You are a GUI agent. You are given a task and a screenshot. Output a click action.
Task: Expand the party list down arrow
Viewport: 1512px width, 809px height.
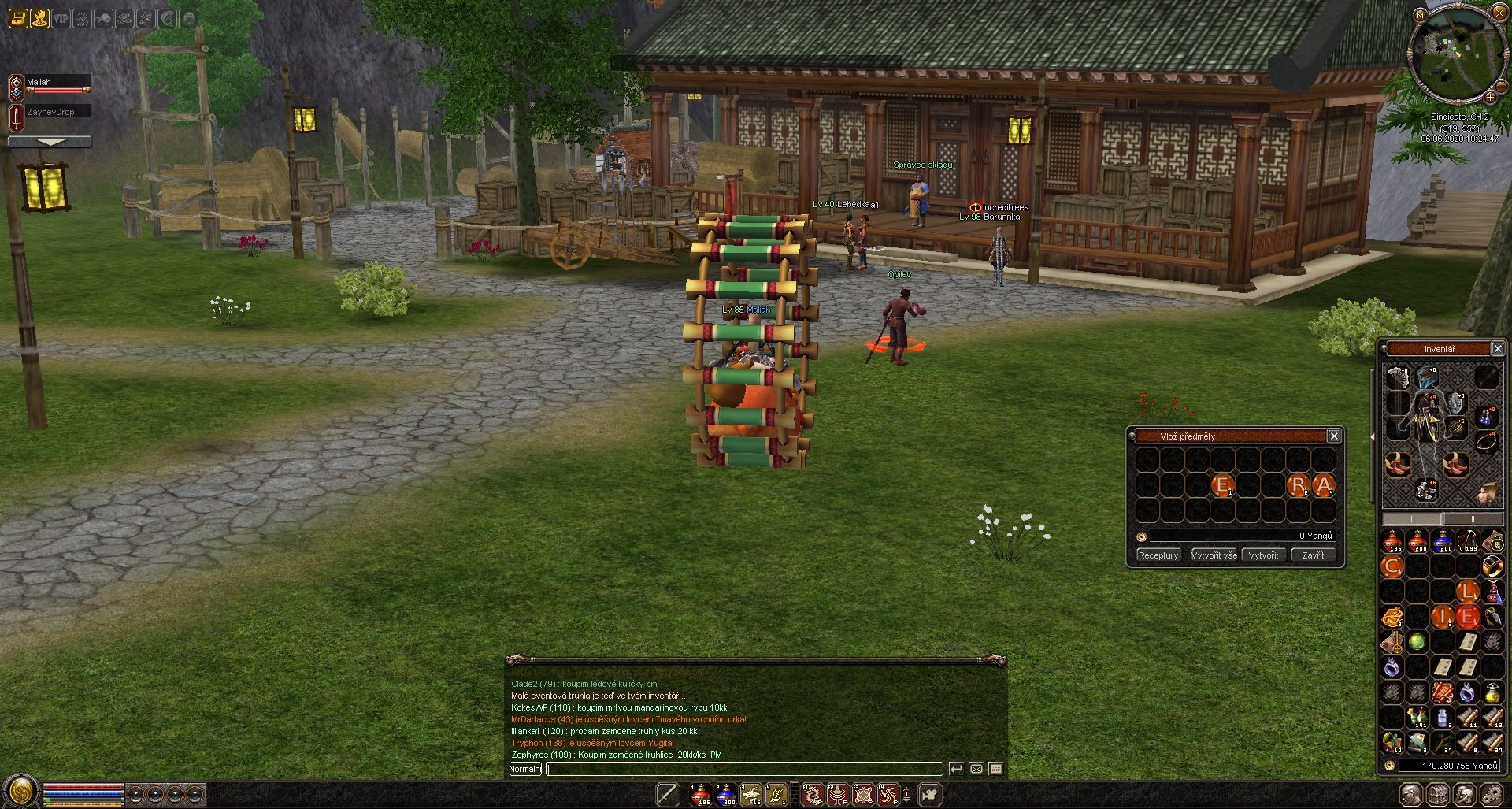[x=50, y=142]
